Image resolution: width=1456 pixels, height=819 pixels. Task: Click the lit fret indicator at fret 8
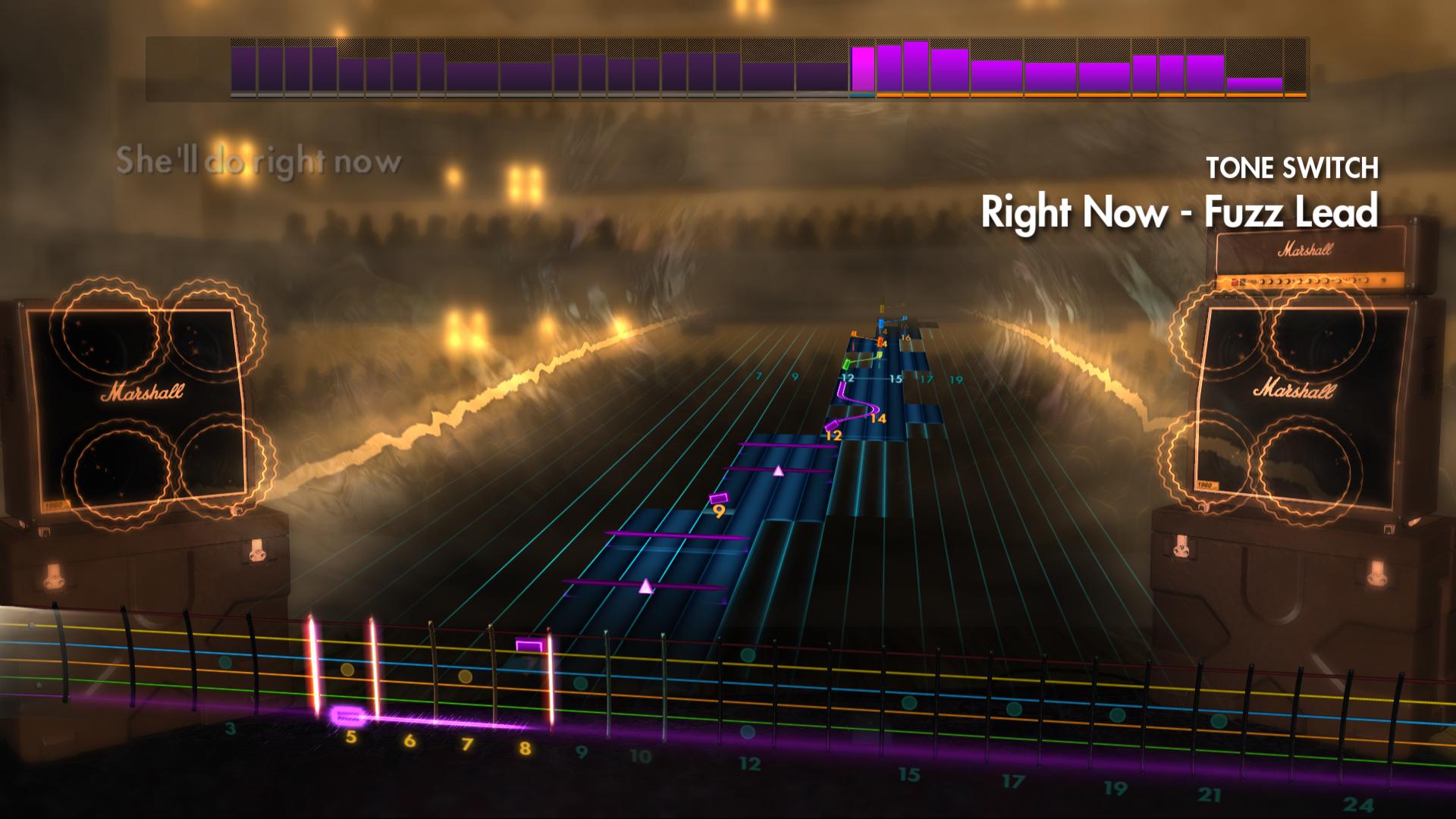pos(551,682)
